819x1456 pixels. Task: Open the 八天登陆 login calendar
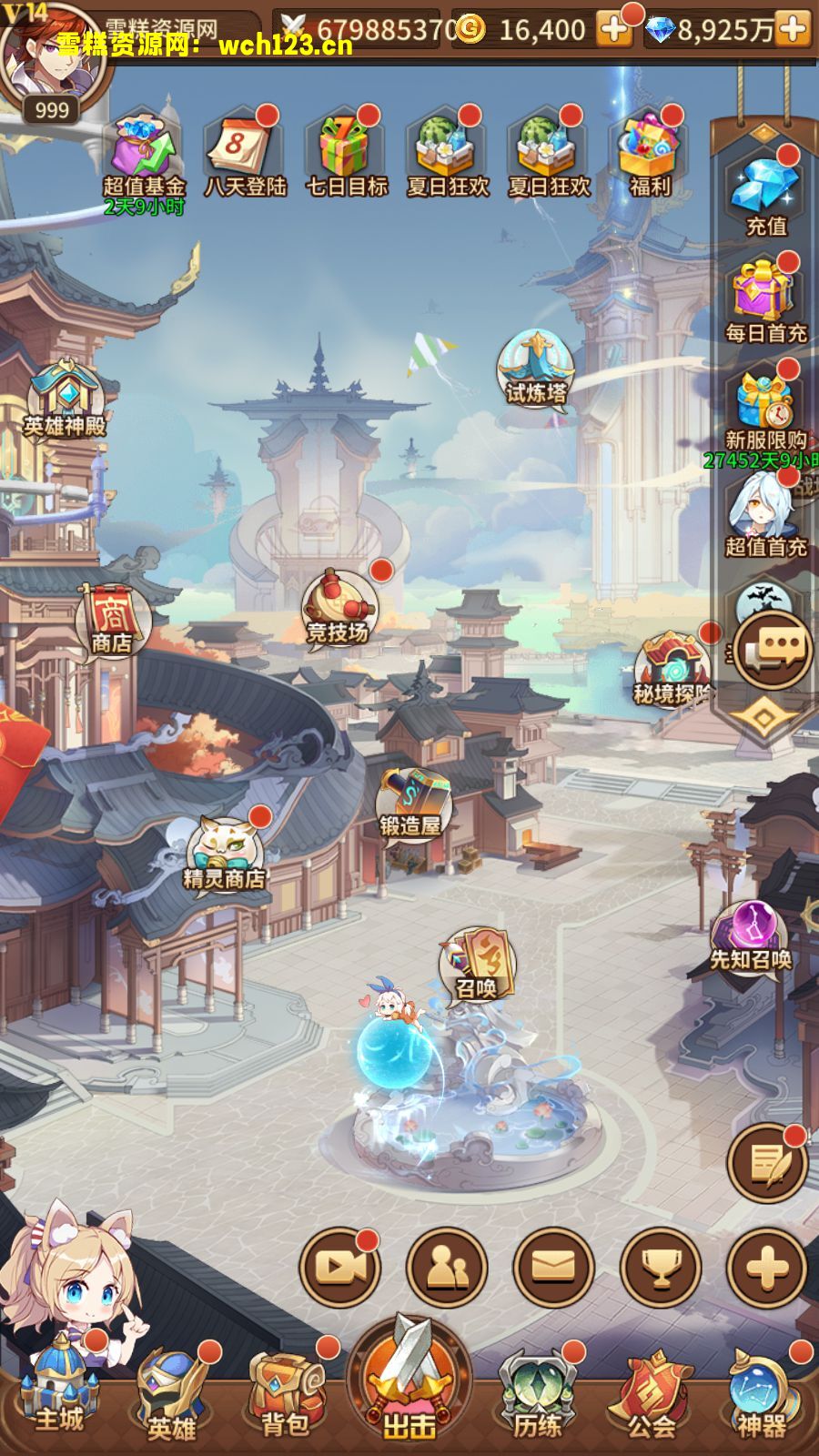coord(245,150)
